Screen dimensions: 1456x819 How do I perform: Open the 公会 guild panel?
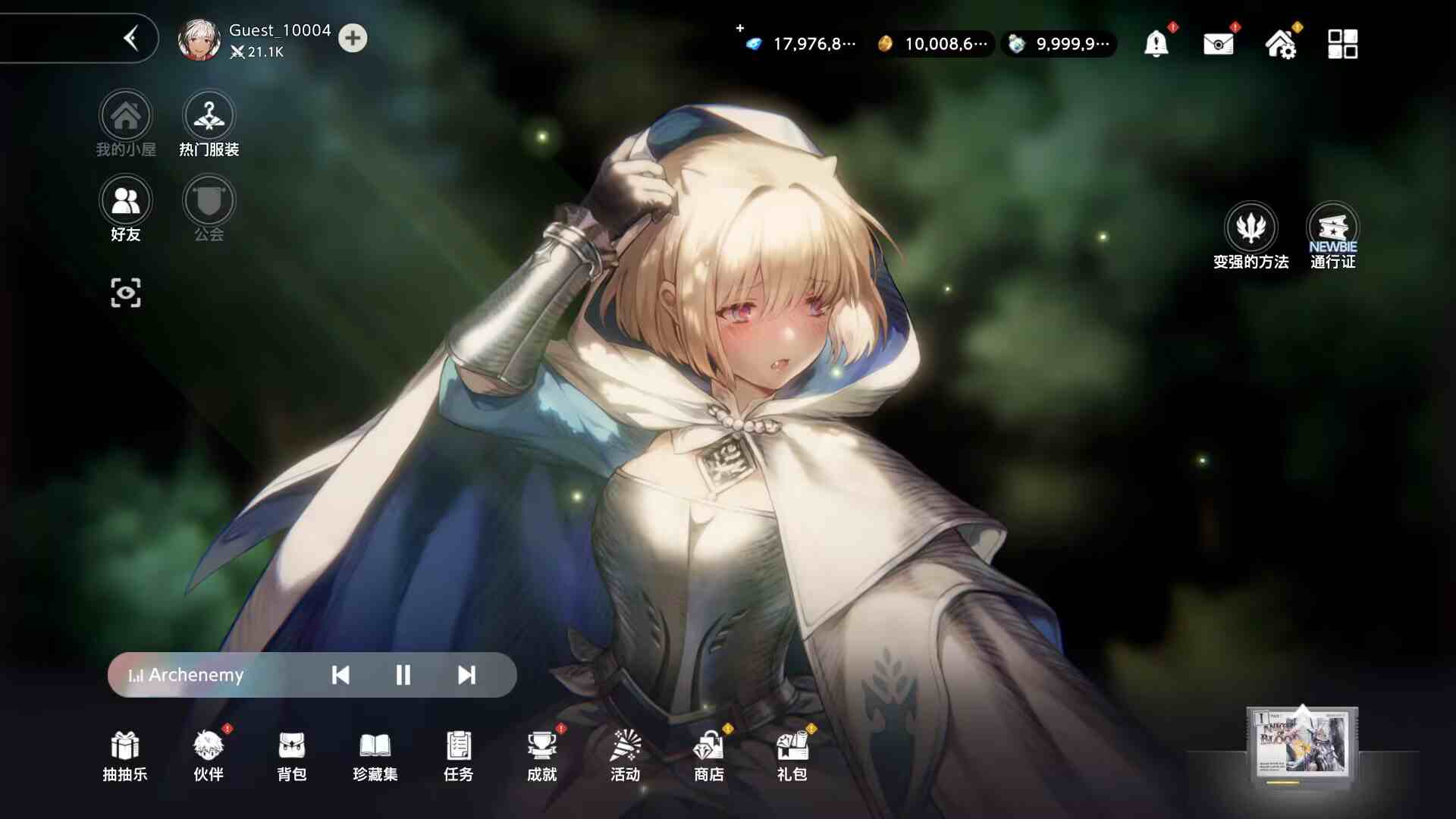pyautogui.click(x=209, y=199)
